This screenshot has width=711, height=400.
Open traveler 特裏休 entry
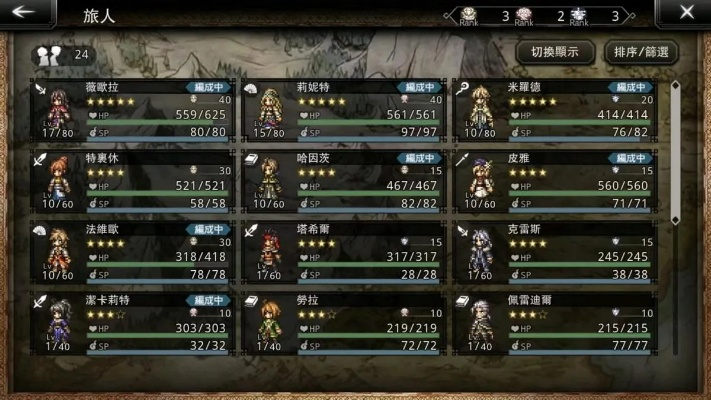[x=136, y=181]
